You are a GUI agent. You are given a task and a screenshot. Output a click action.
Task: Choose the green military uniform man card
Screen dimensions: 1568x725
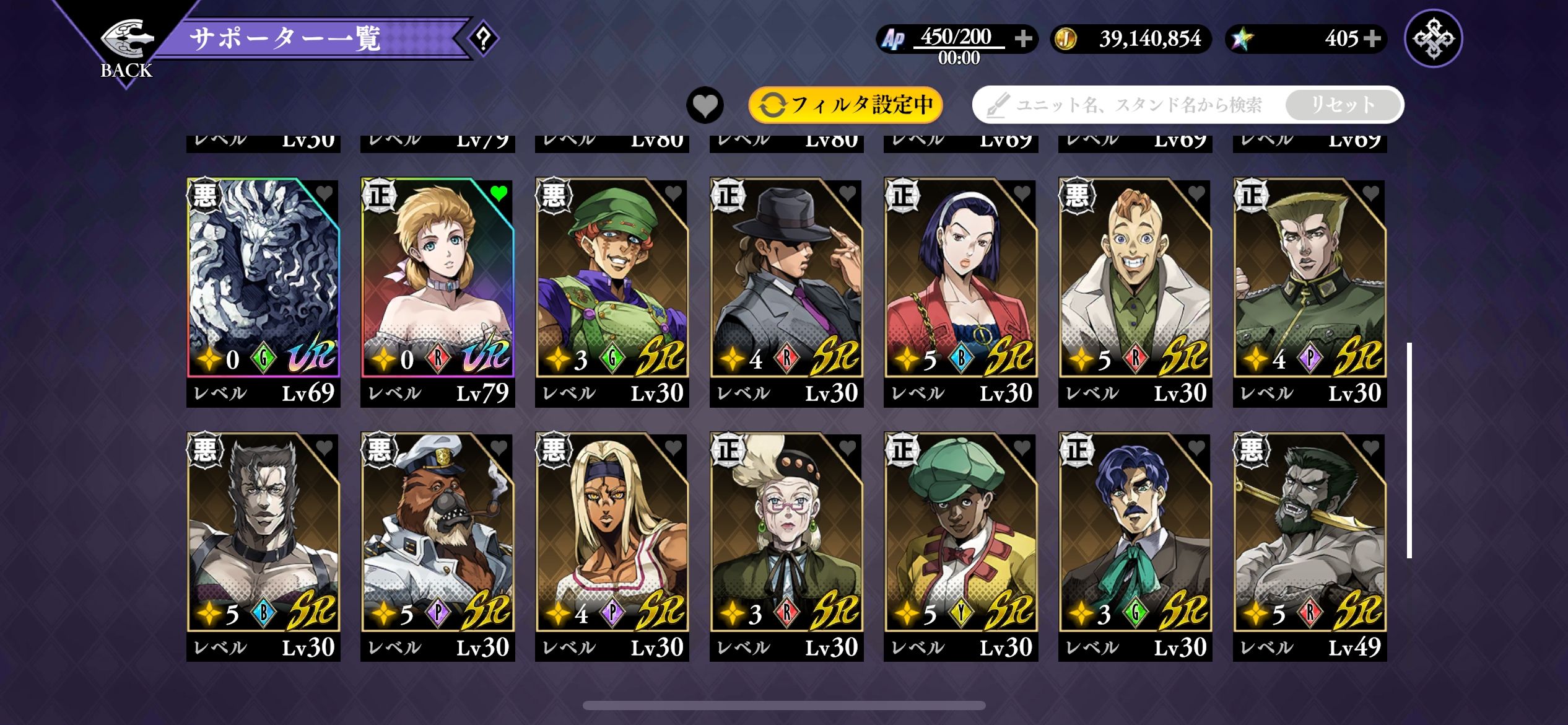click(x=1310, y=279)
